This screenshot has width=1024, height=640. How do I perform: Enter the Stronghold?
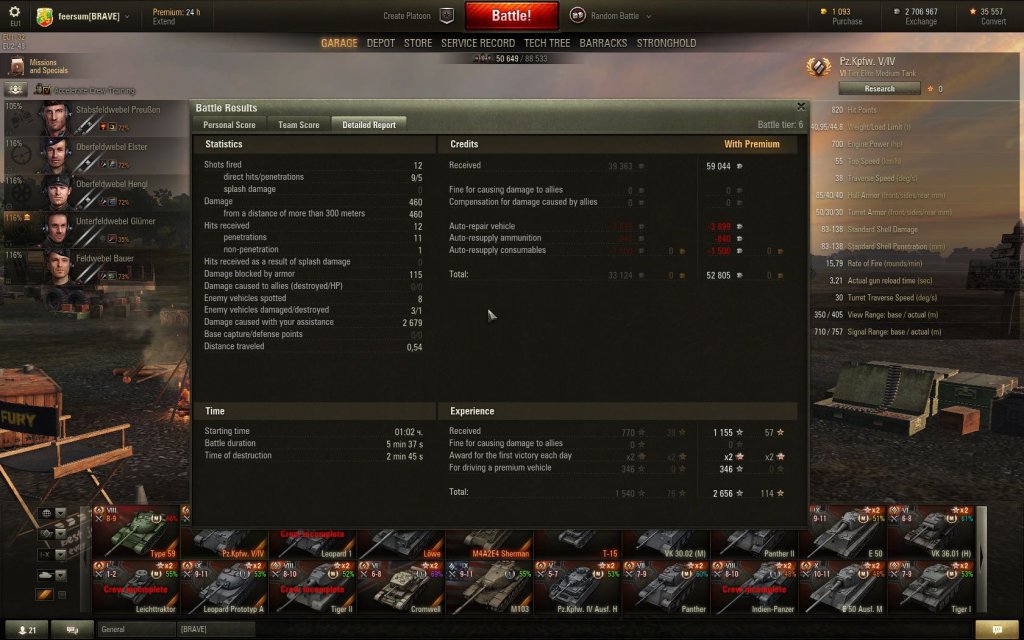point(666,43)
